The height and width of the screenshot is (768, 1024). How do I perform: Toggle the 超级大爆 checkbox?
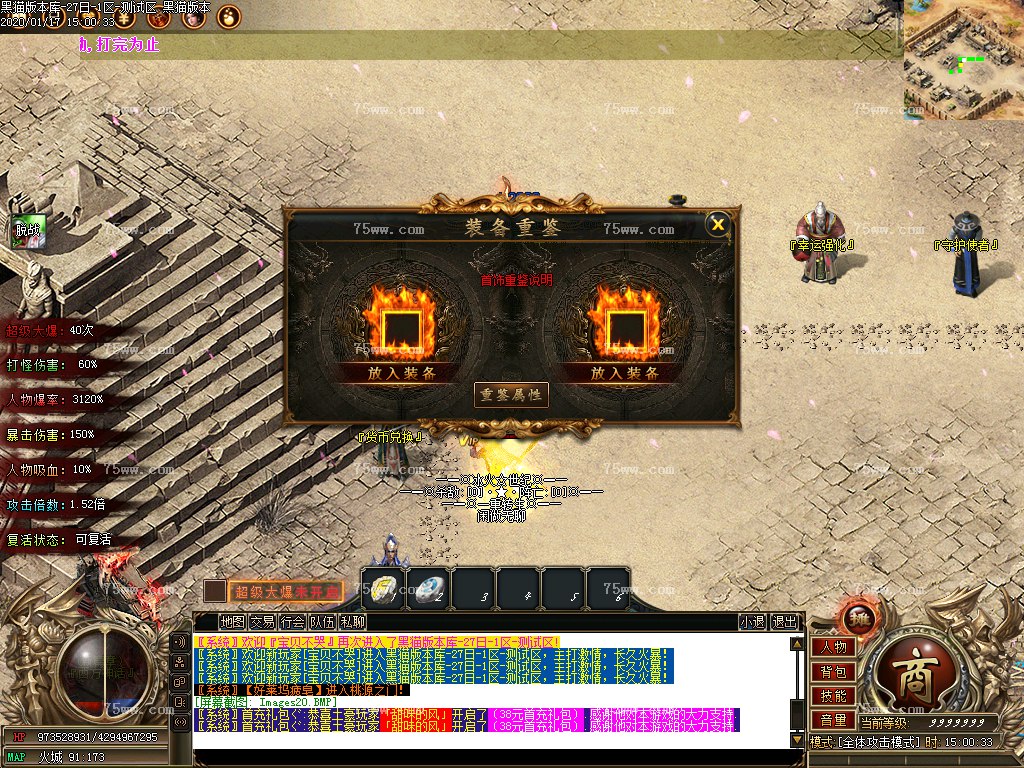(x=215, y=591)
